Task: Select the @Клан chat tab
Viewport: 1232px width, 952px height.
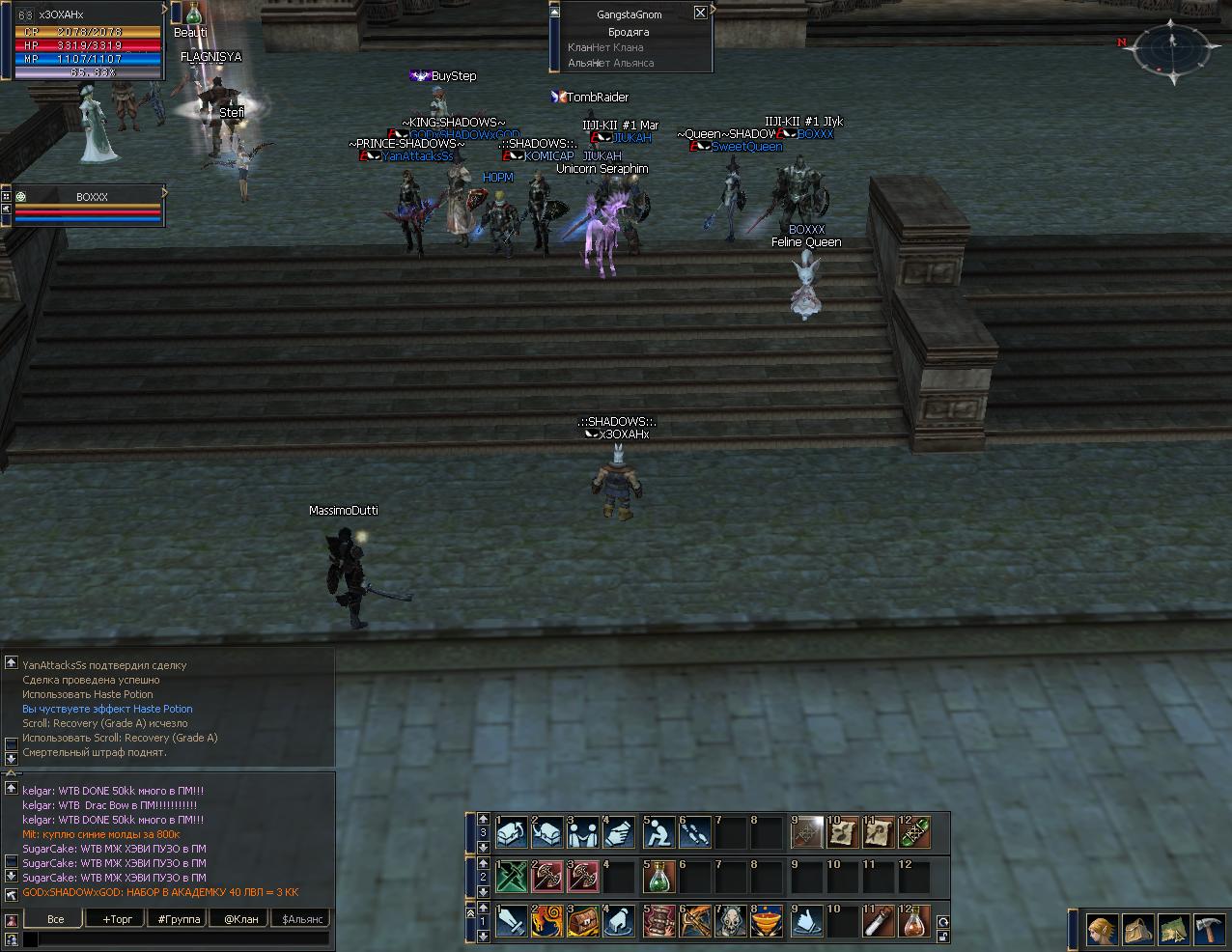Action: point(241,919)
